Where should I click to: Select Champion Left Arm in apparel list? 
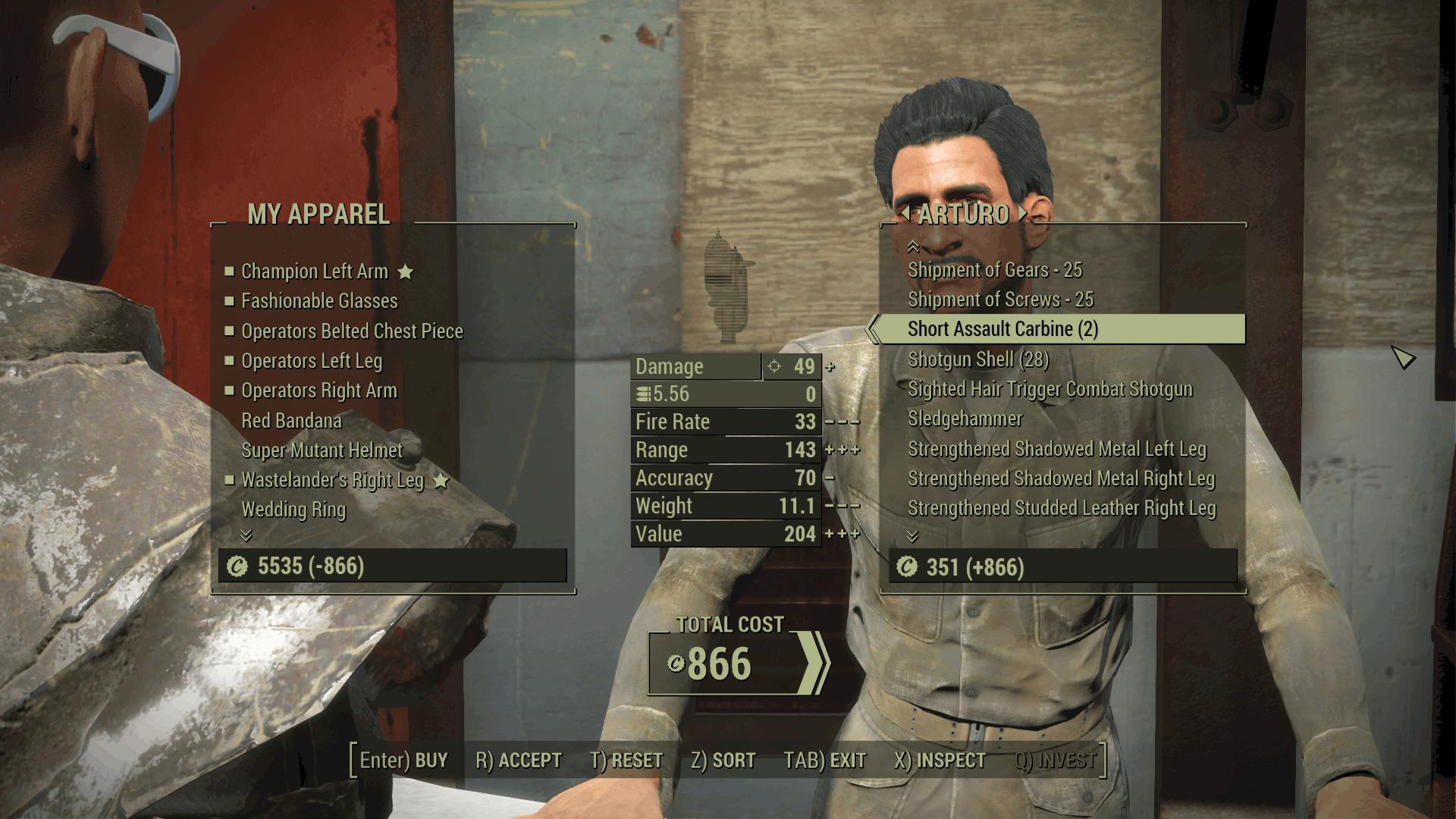tap(314, 271)
